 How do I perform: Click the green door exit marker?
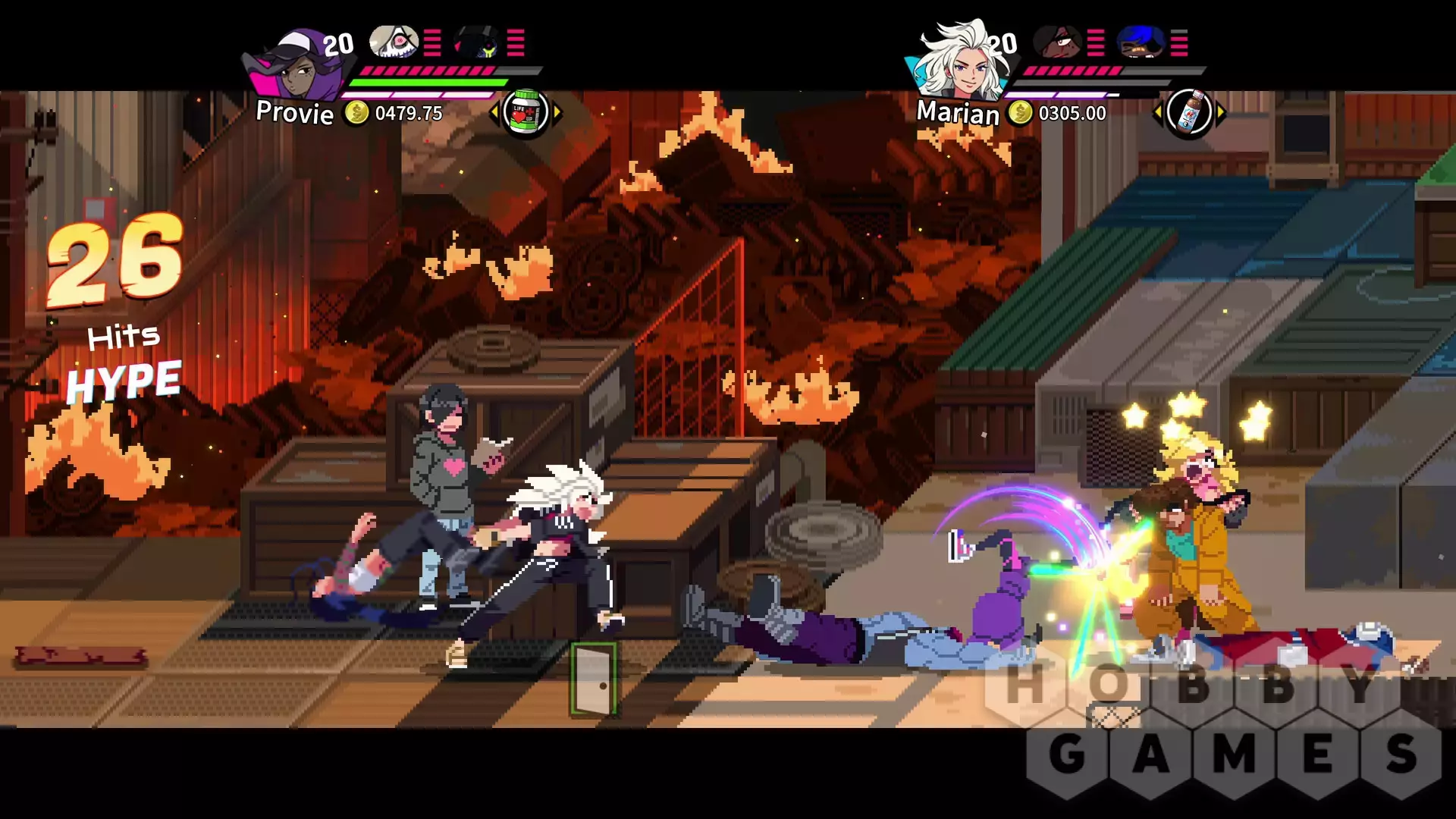593,679
